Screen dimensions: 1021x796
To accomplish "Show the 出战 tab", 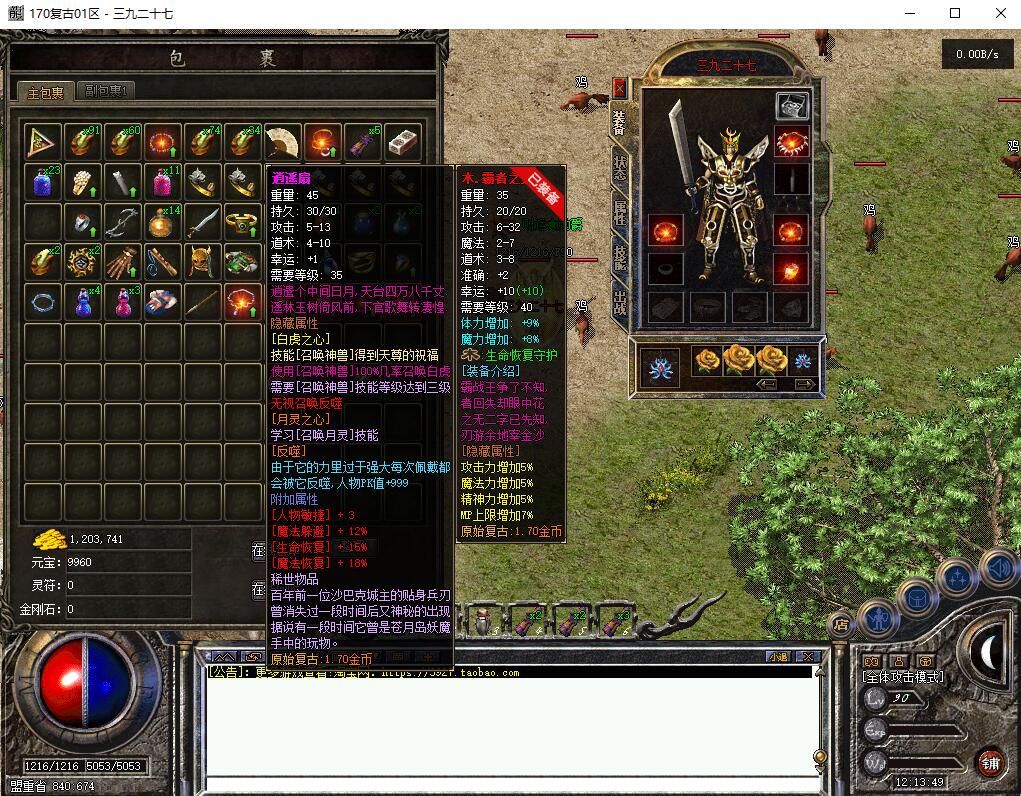I will [620, 301].
